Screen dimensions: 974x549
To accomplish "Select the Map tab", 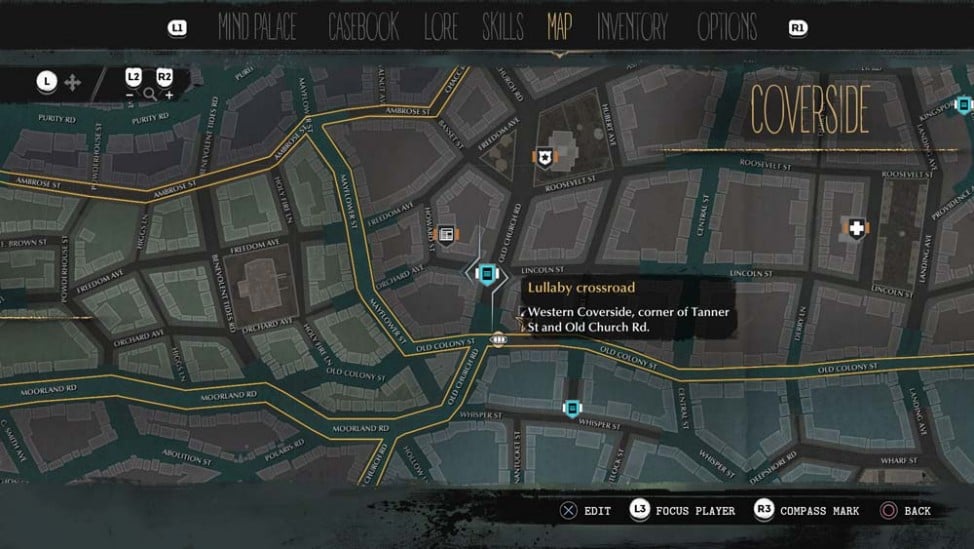I will [560, 28].
